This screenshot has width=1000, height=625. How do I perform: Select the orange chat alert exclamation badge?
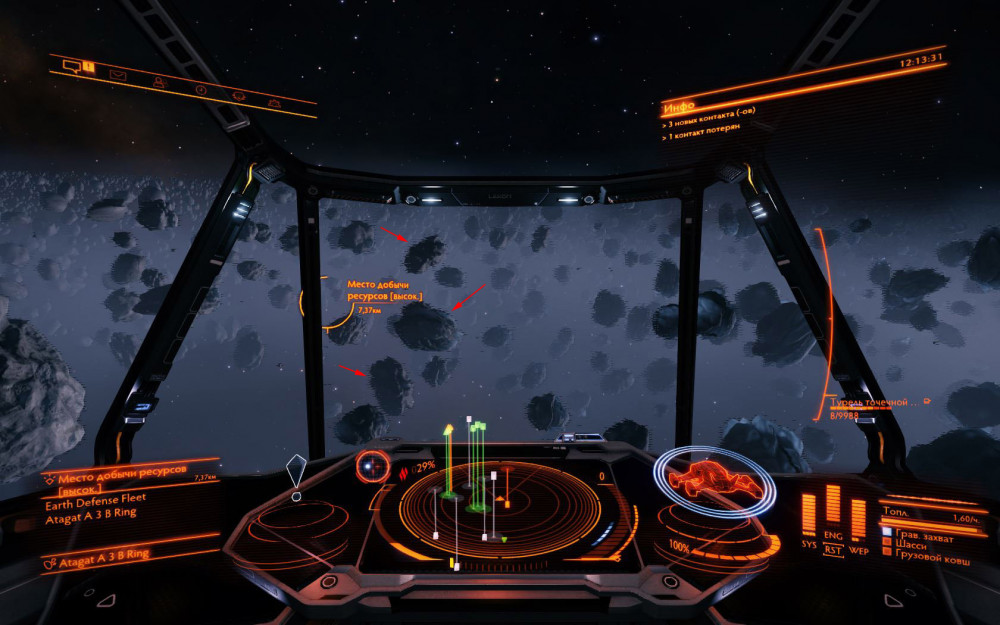click(x=89, y=68)
